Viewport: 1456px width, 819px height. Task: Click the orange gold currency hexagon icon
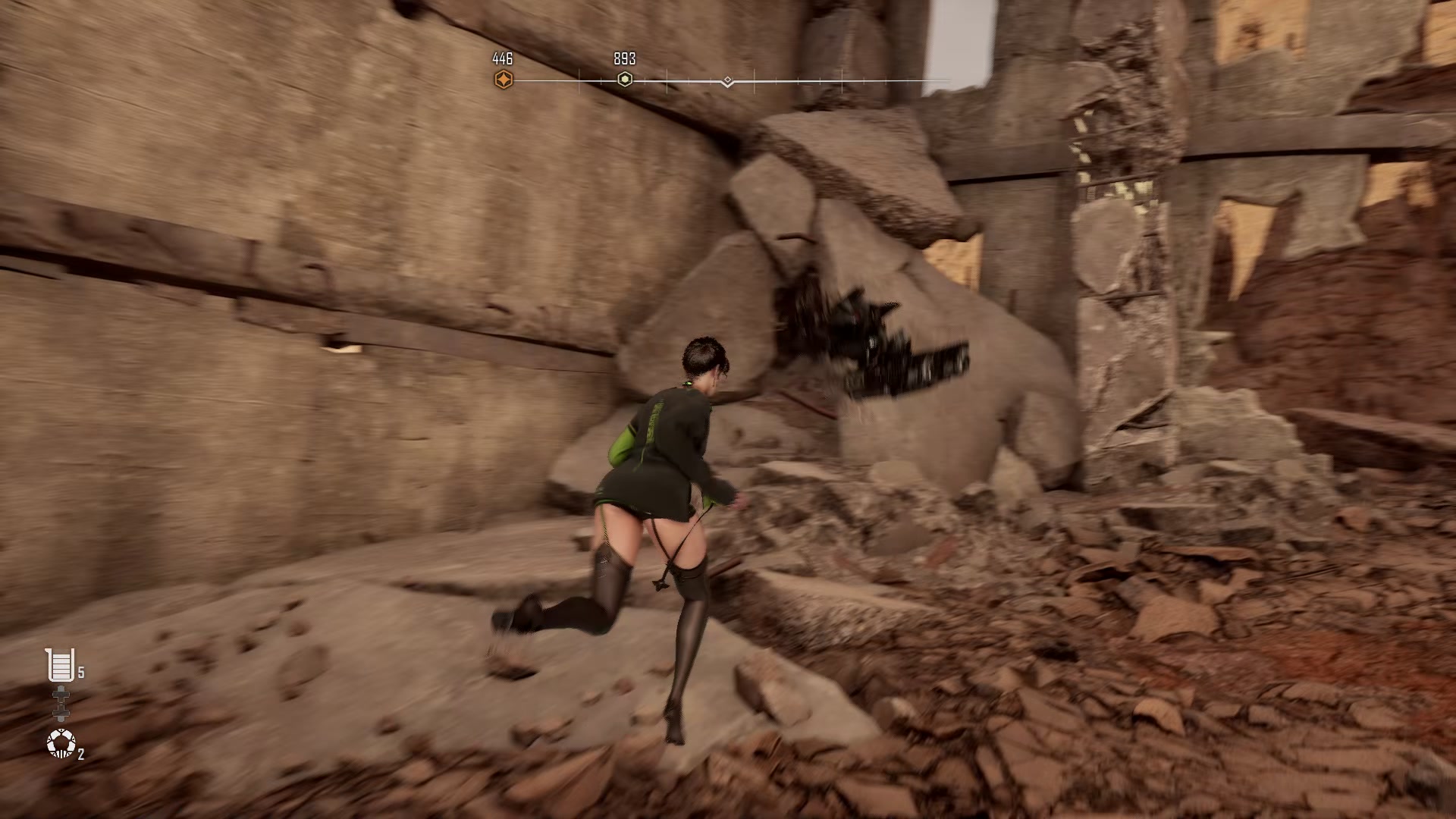pos(503,78)
